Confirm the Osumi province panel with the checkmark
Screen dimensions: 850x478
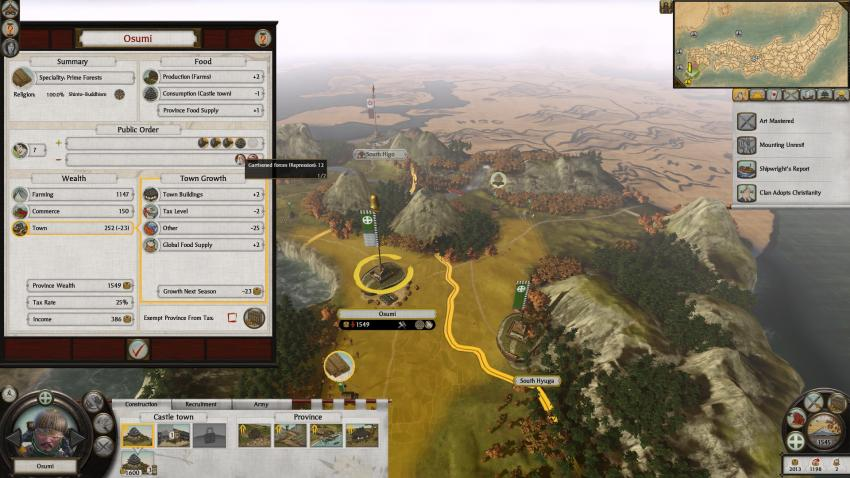click(138, 349)
